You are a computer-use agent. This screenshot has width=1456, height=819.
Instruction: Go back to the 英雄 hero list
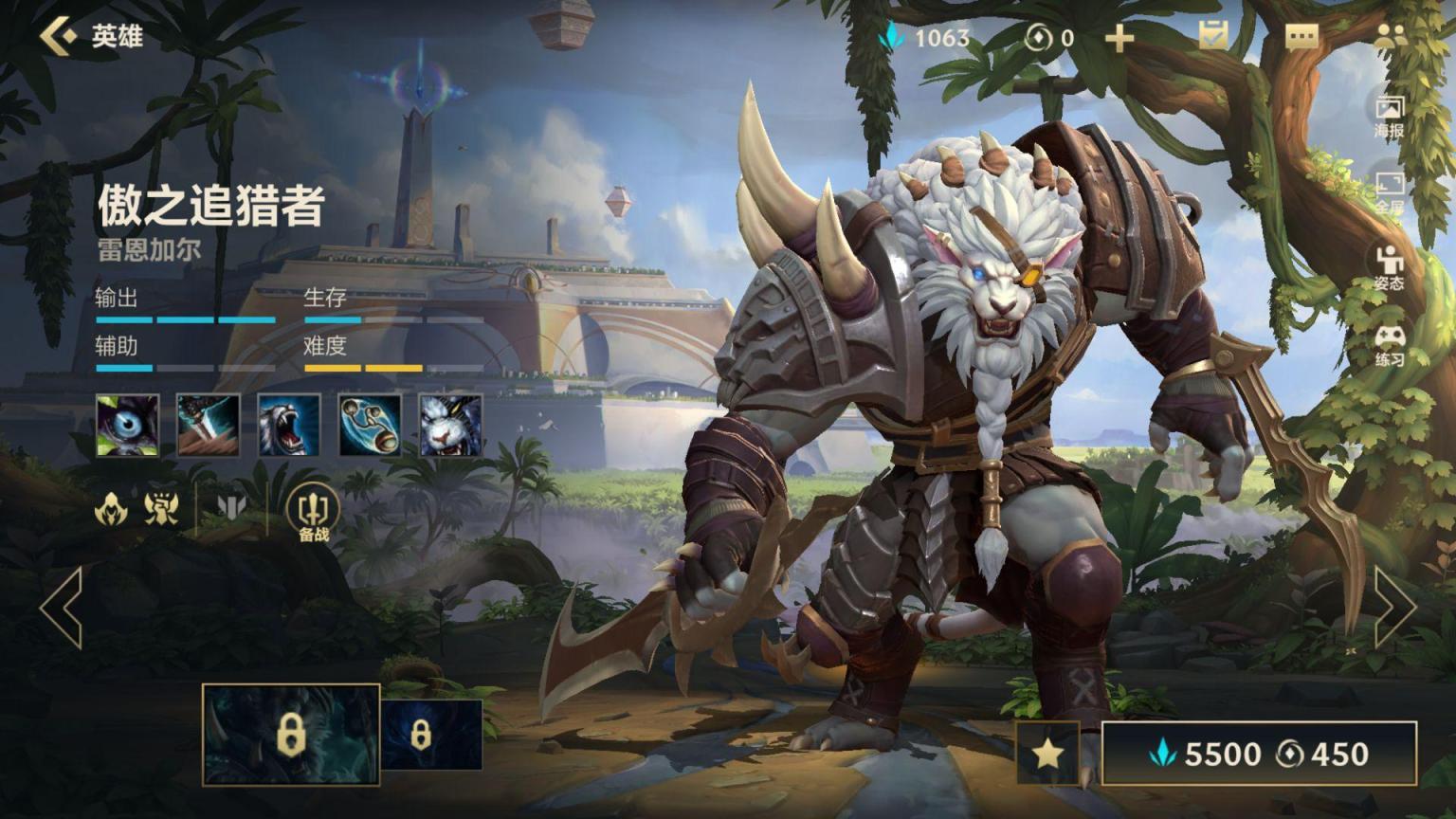(90, 37)
